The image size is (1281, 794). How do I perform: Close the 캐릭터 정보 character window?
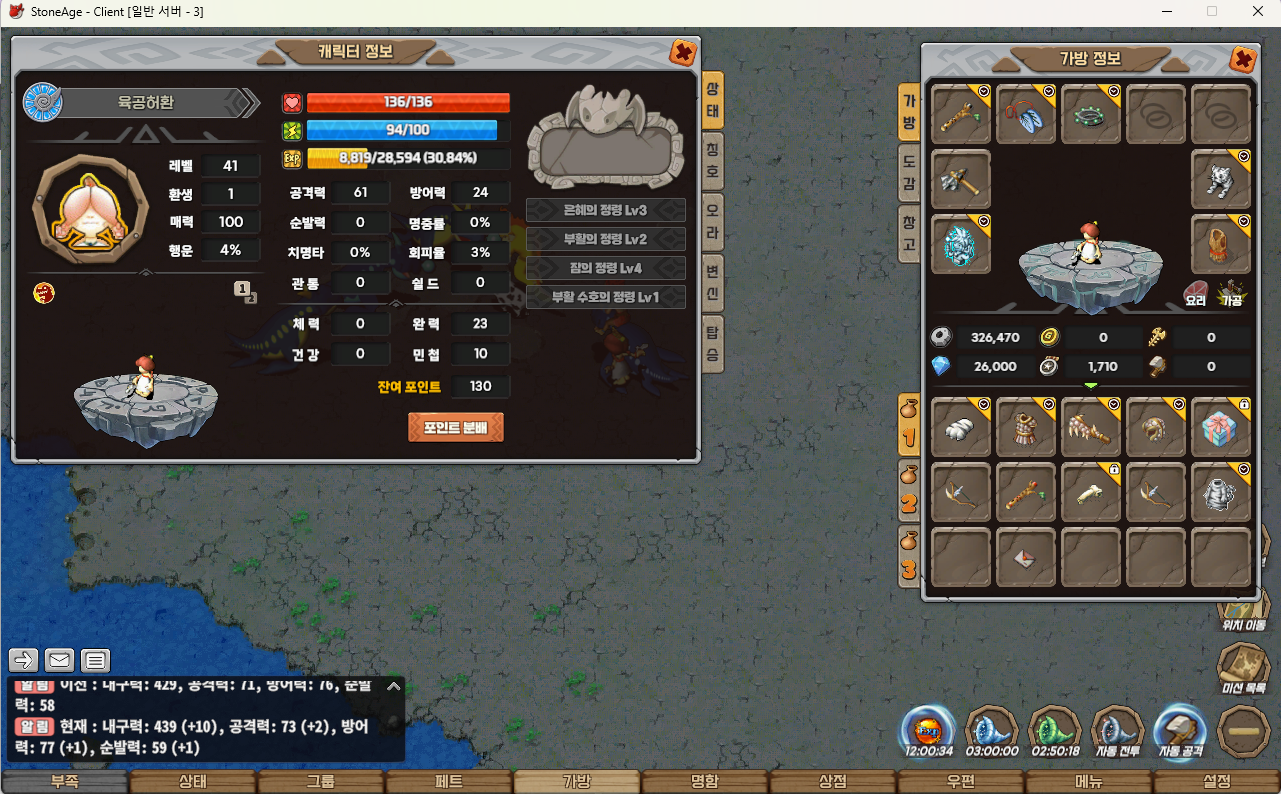click(x=683, y=53)
